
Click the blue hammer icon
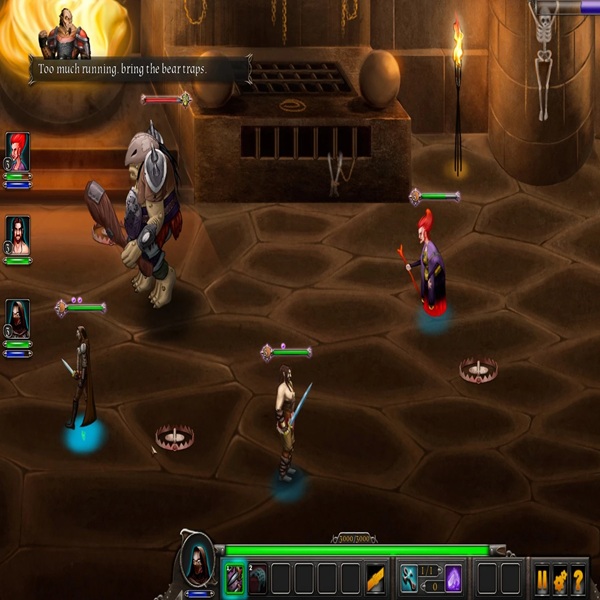[410, 578]
